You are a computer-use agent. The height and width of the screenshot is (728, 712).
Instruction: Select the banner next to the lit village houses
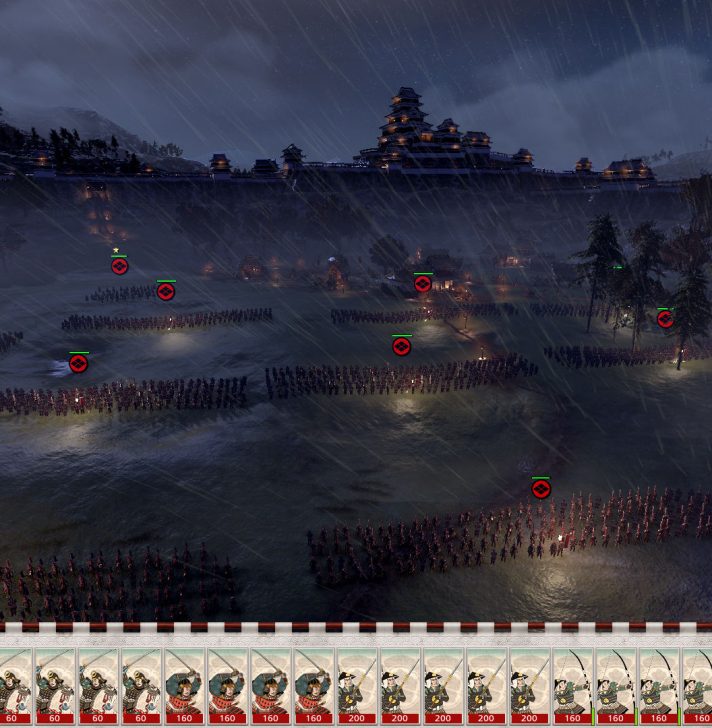click(x=422, y=284)
